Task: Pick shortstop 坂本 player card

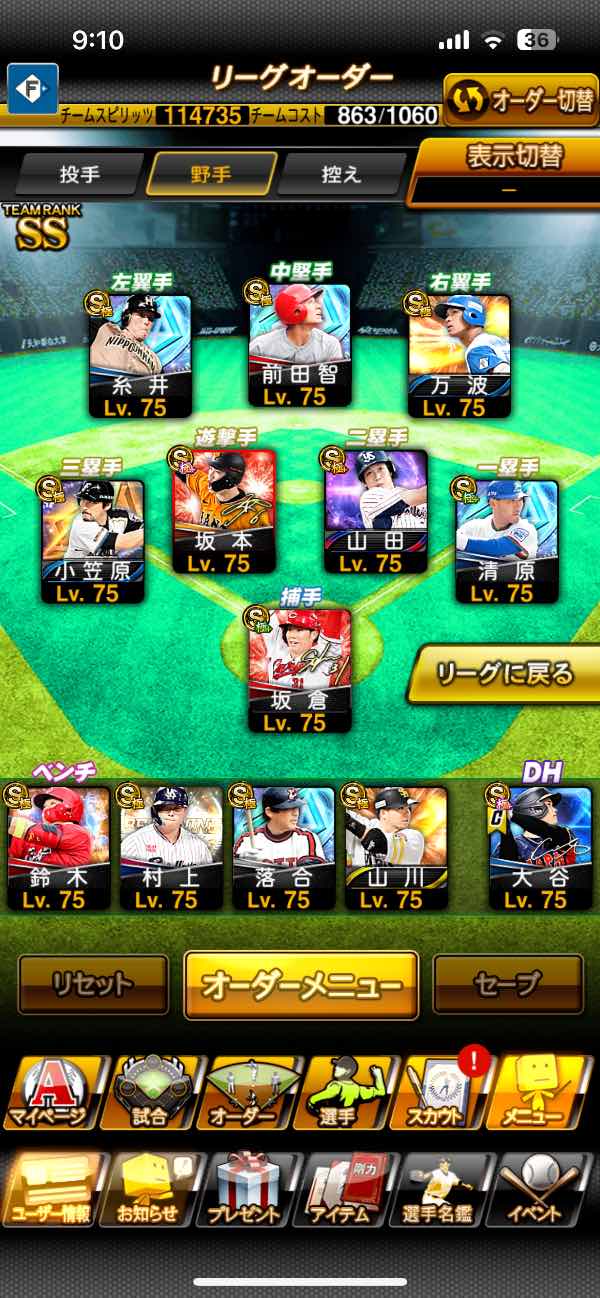Action: (x=224, y=510)
